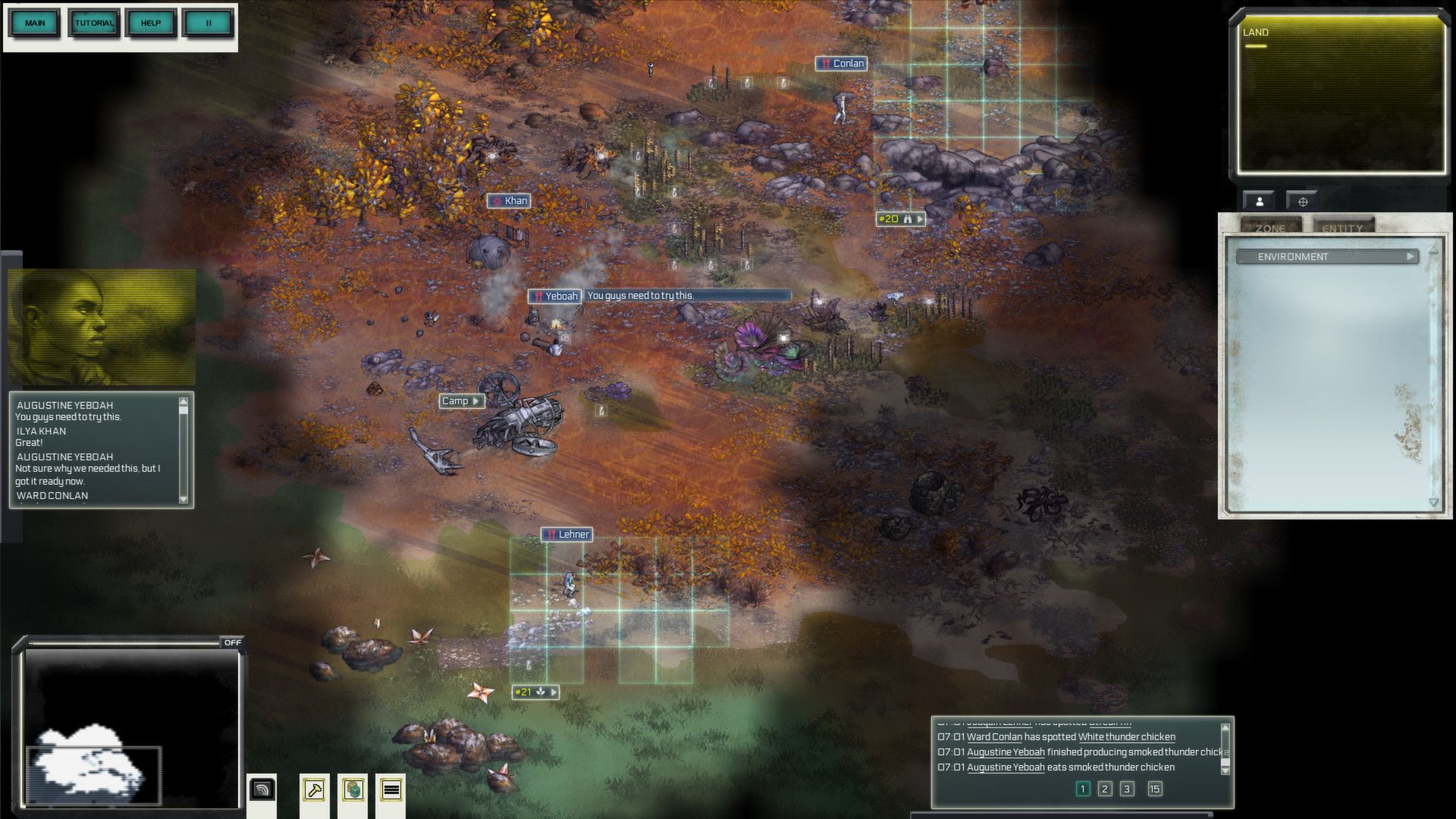Click the Augustine Yeboah link in event log
The width and height of the screenshot is (1456, 819).
pos(1006,752)
